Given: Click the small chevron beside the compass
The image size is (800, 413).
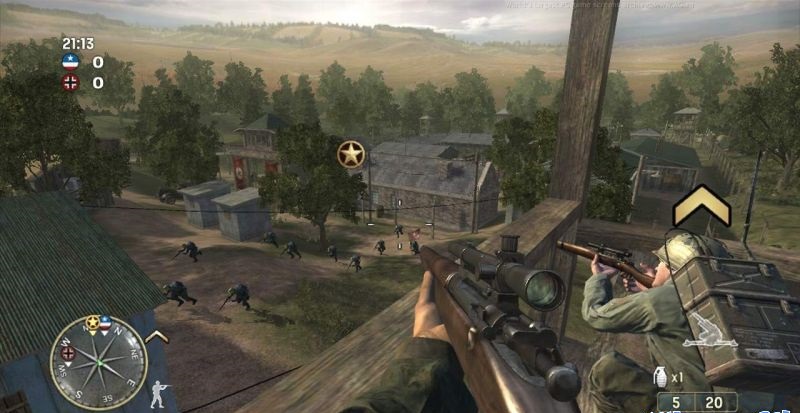Looking at the screenshot, I should [x=156, y=337].
